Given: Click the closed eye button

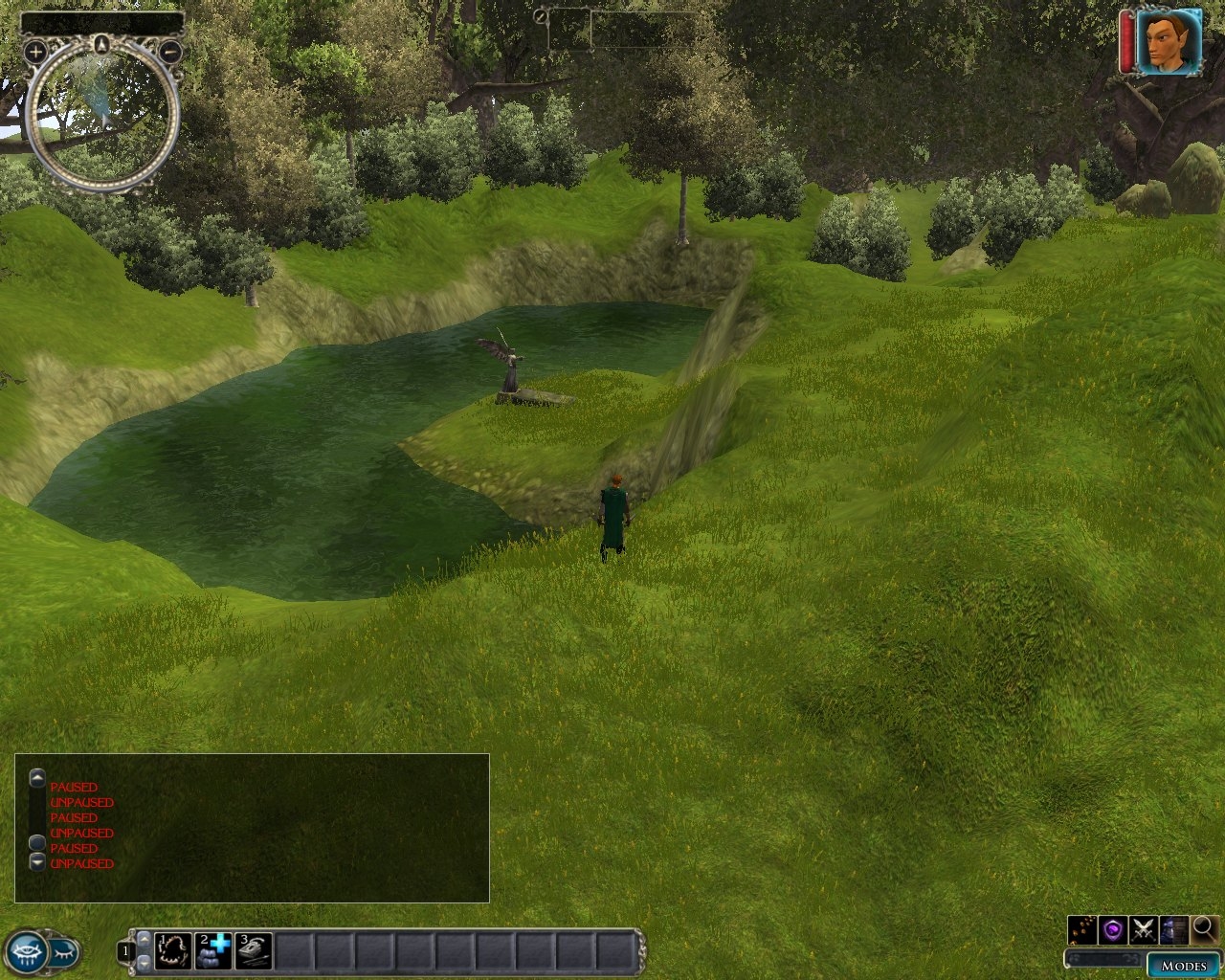Looking at the screenshot, I should [63, 951].
